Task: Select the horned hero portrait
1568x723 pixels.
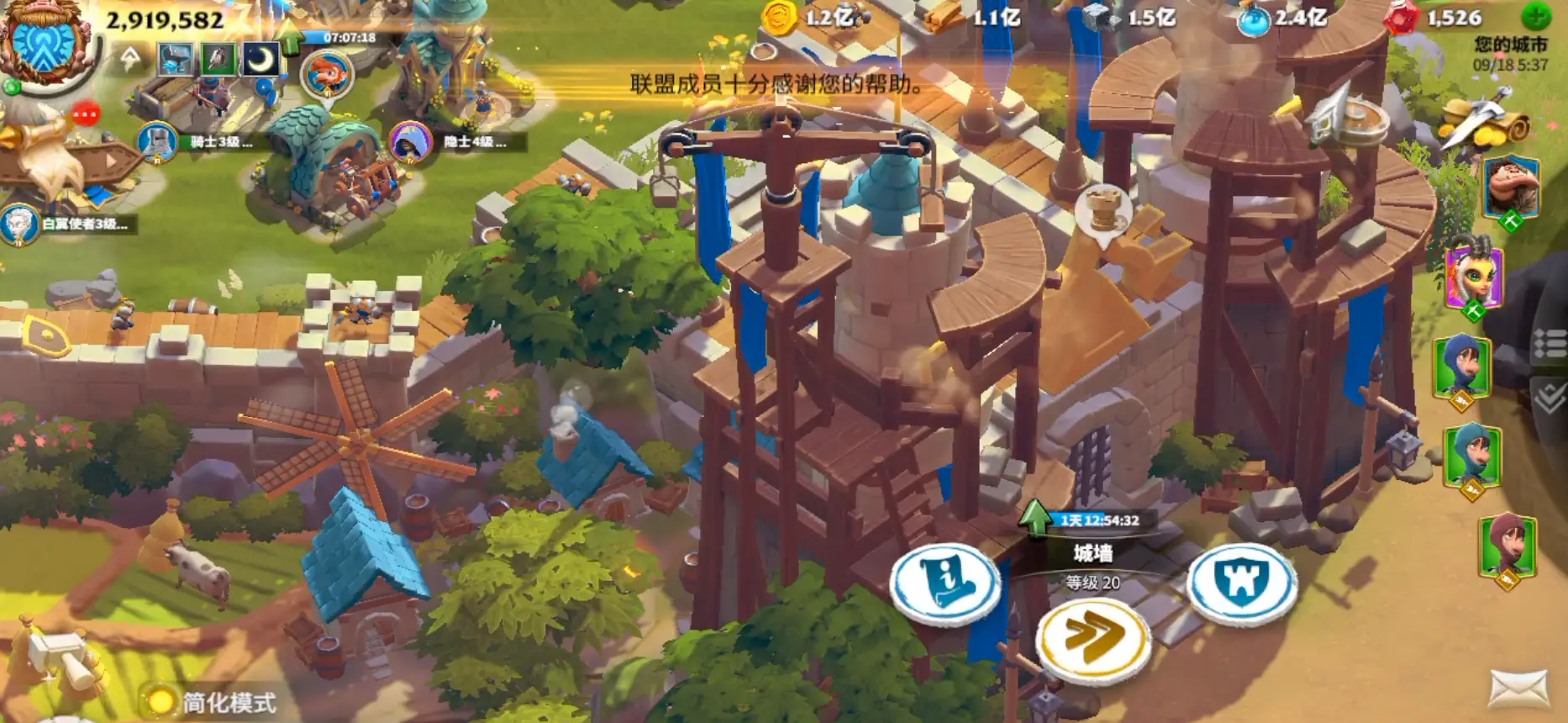Action: click(x=1473, y=276)
